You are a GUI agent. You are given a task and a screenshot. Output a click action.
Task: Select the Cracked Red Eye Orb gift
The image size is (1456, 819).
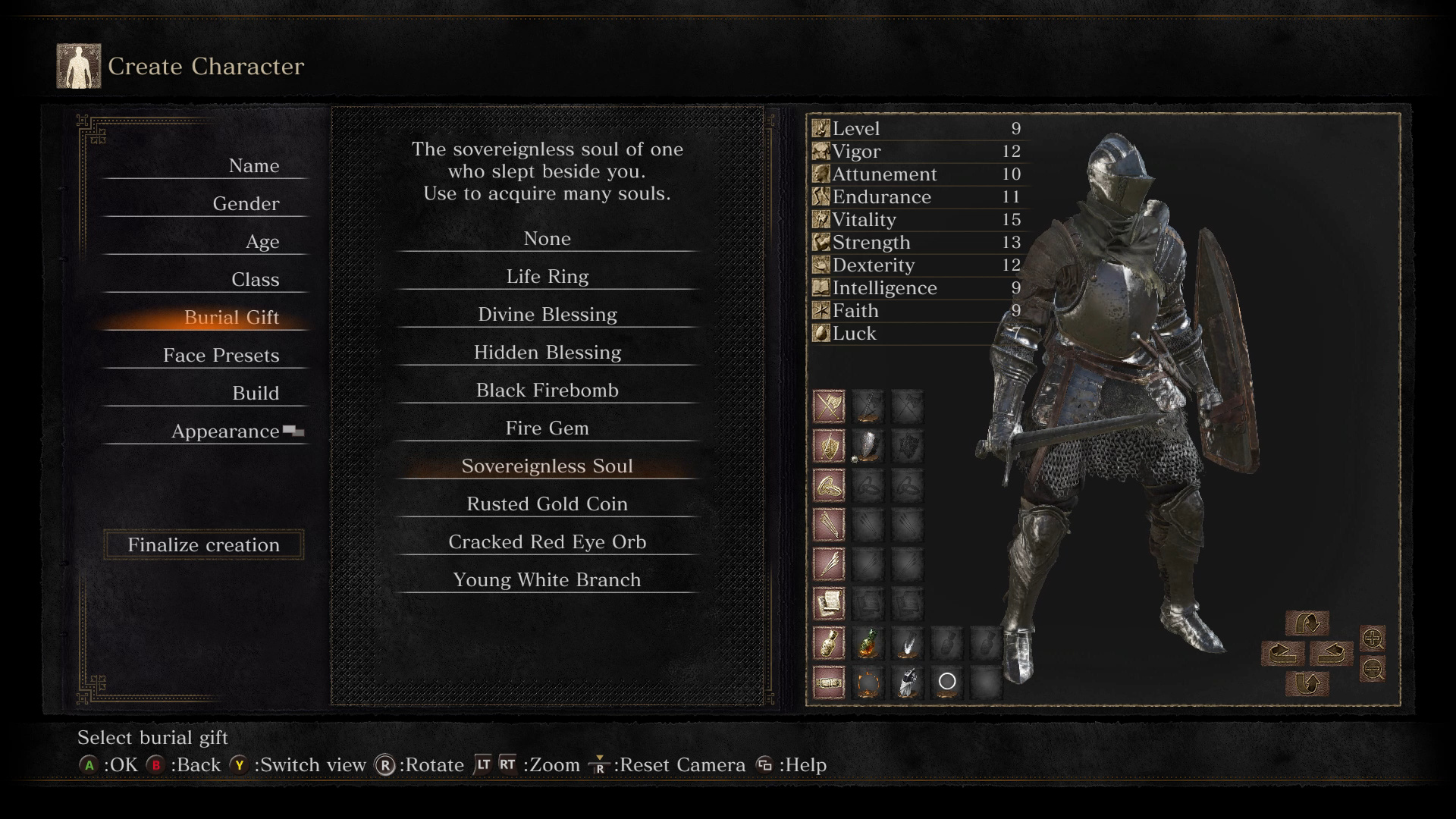click(x=547, y=542)
